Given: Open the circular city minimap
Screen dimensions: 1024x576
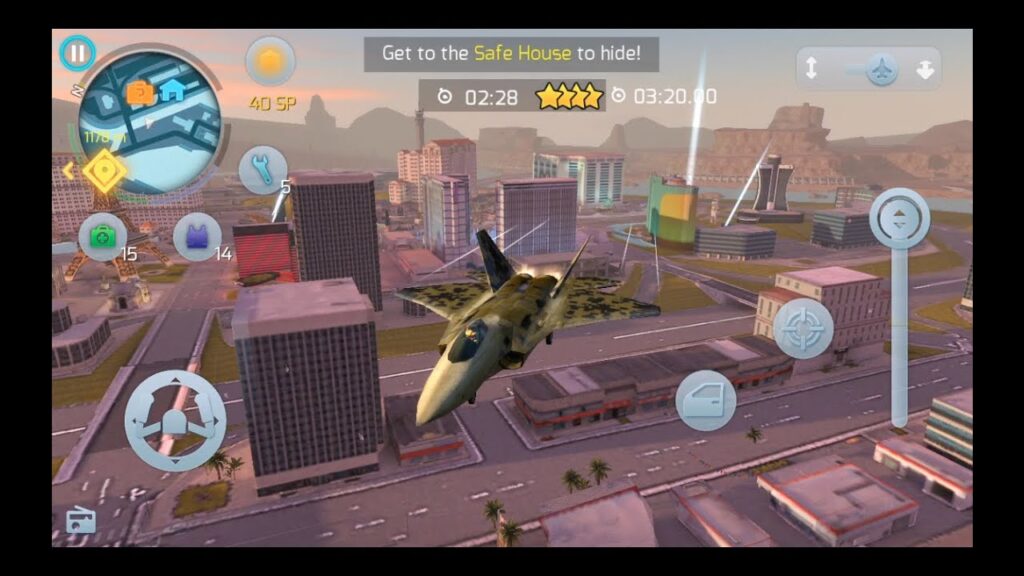Looking at the screenshot, I should point(148,109).
